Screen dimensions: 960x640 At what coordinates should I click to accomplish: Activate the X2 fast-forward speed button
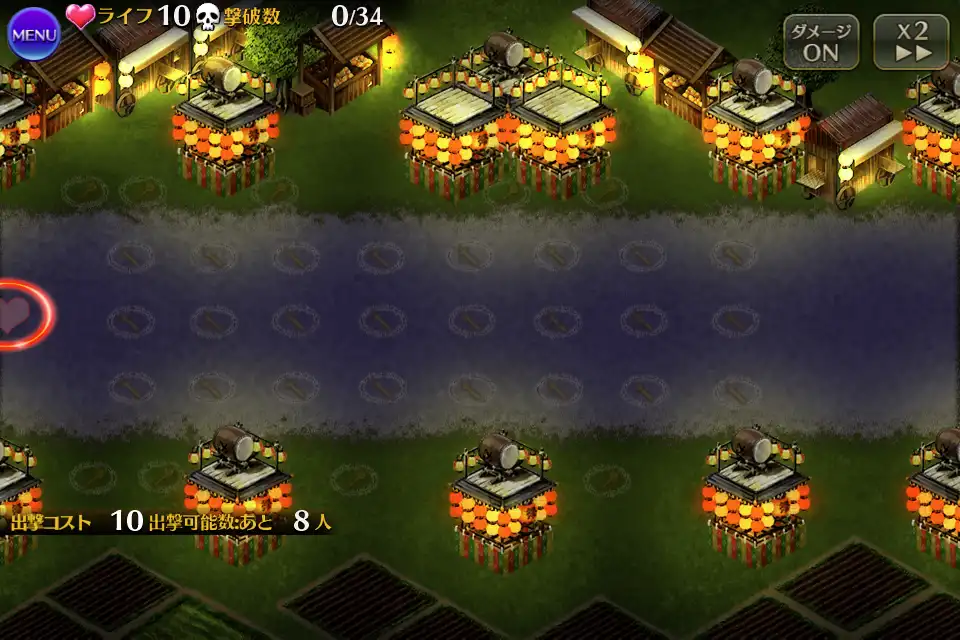click(911, 42)
